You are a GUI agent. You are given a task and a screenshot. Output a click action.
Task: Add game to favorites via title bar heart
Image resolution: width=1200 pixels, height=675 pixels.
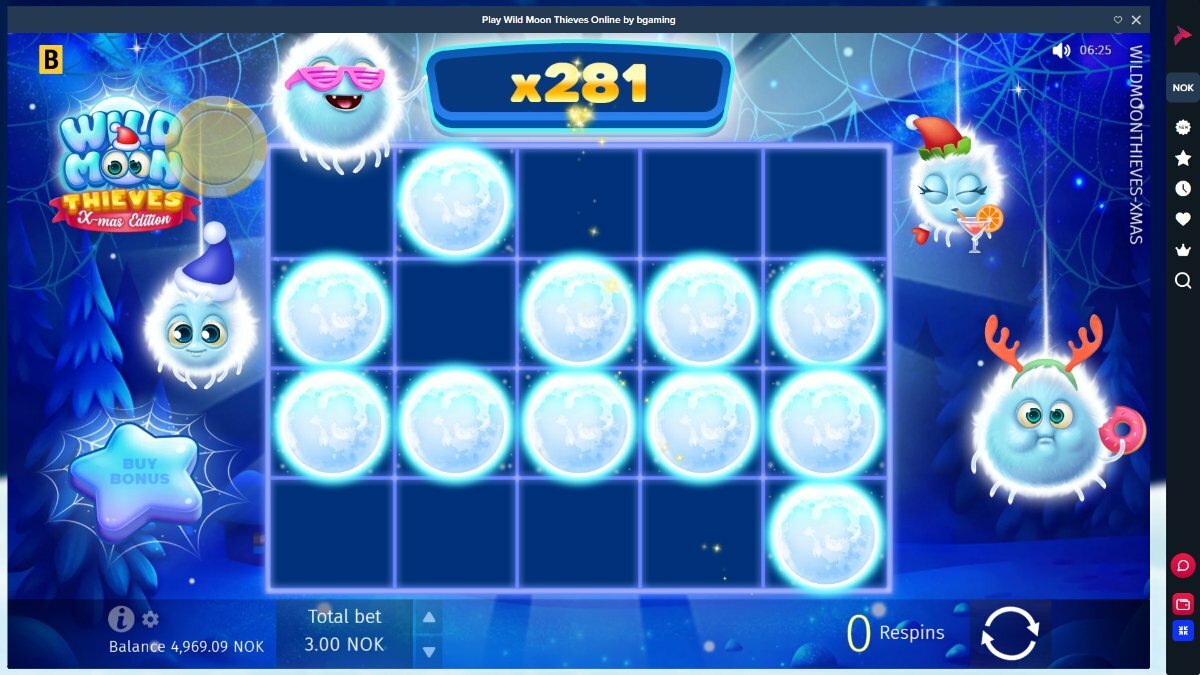[1118, 20]
